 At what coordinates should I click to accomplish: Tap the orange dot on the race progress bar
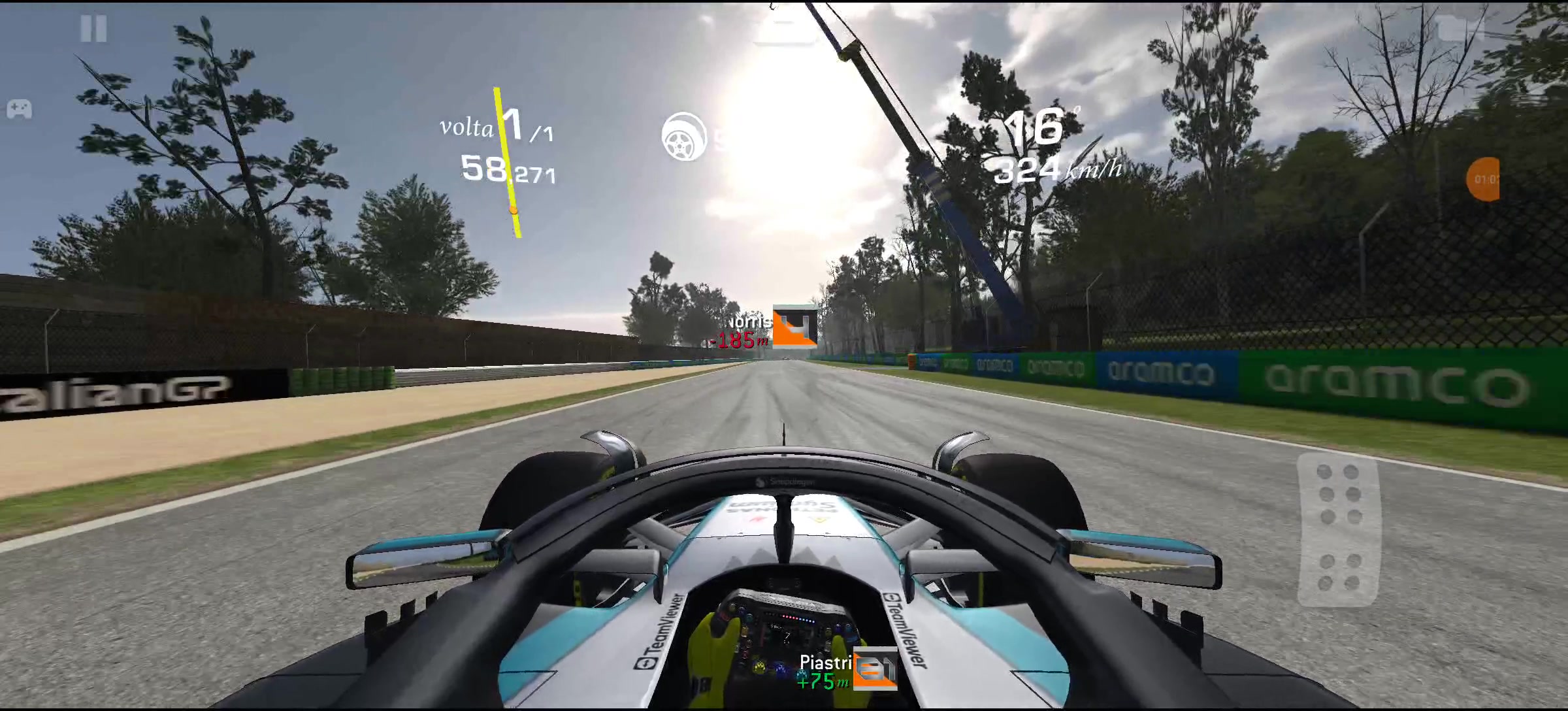click(x=513, y=210)
